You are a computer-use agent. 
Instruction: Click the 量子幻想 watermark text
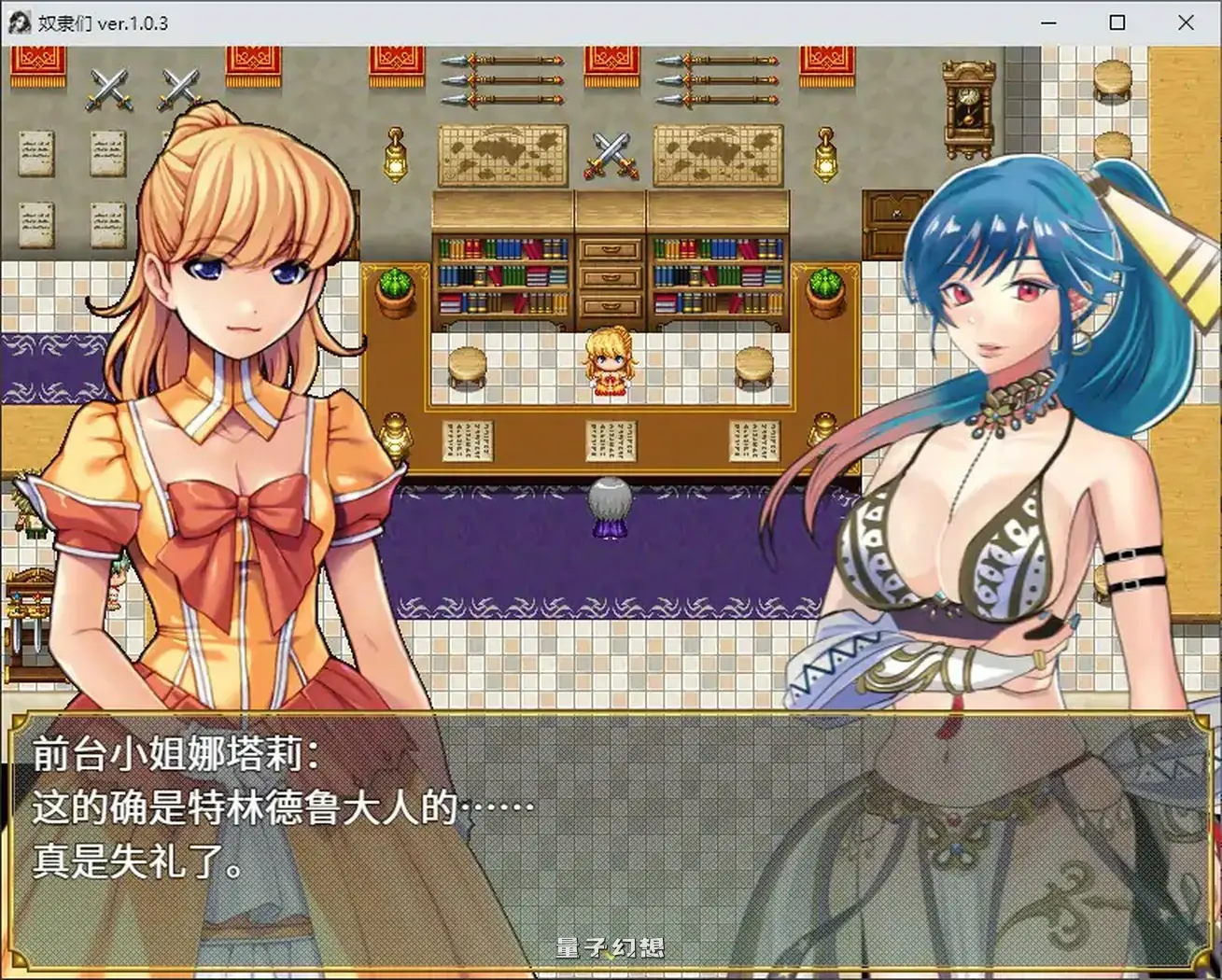click(608, 945)
